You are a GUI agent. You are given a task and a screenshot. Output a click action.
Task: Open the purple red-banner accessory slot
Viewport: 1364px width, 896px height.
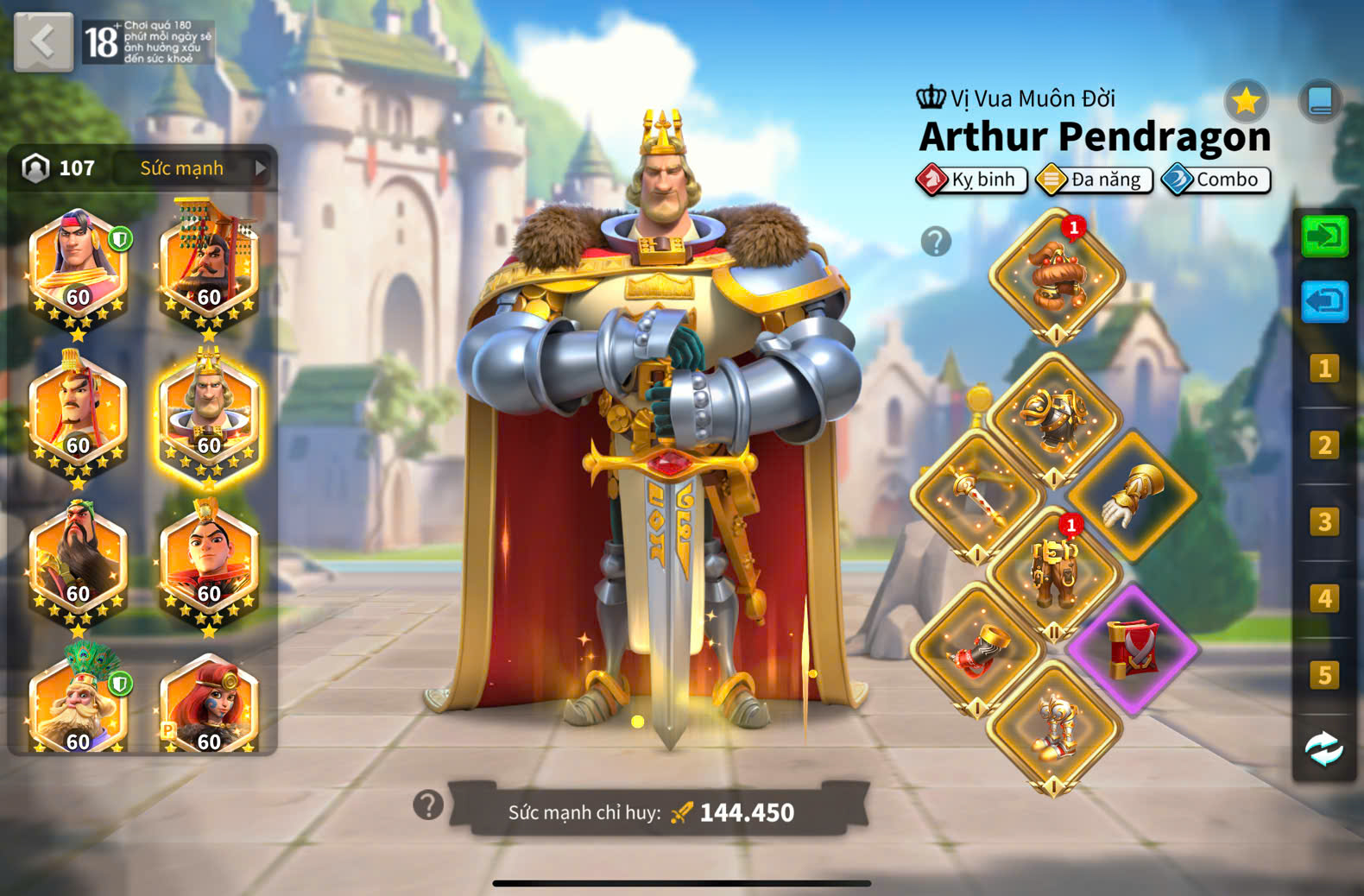pos(1133,649)
